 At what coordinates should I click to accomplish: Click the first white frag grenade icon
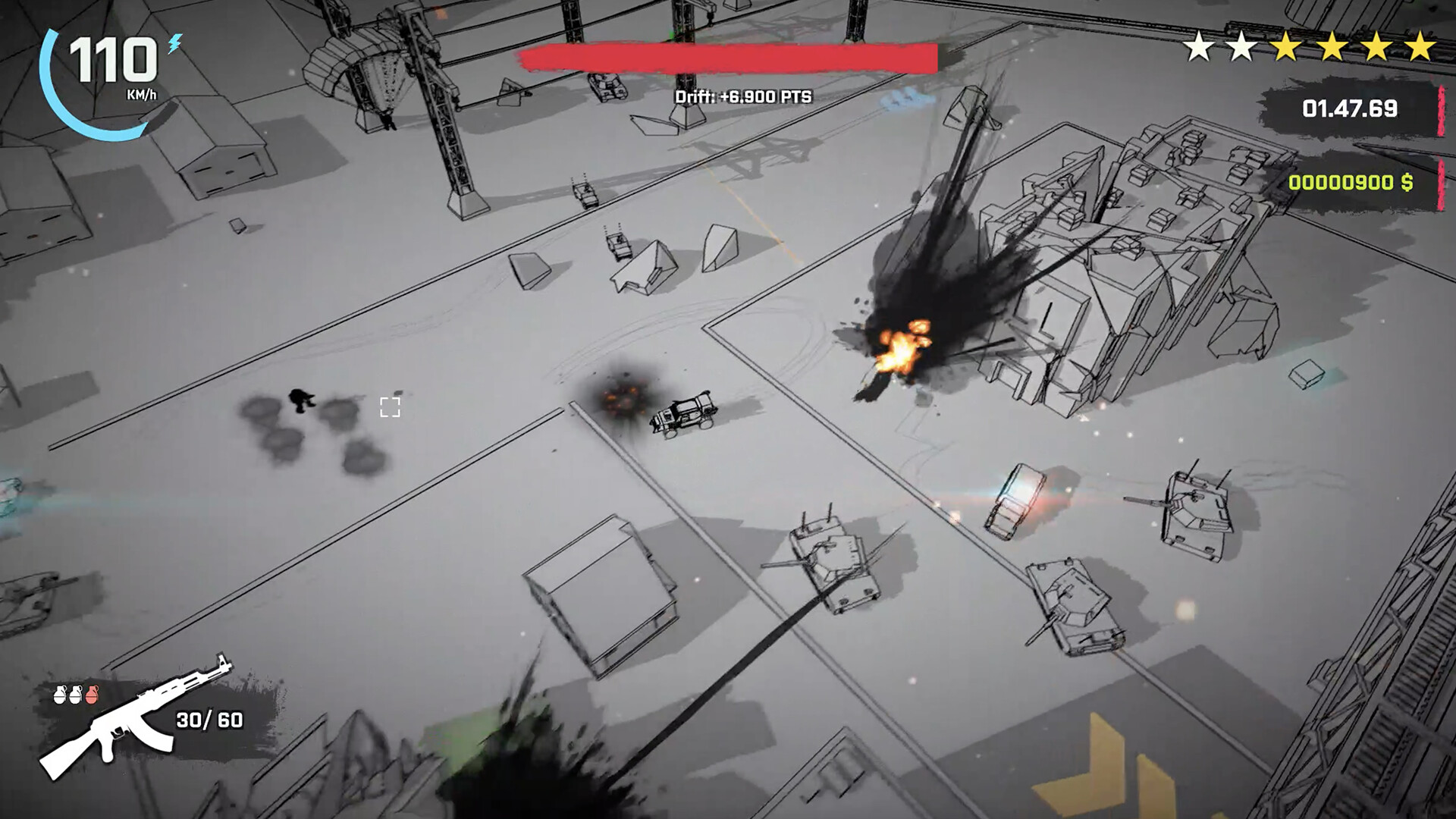coord(59,695)
